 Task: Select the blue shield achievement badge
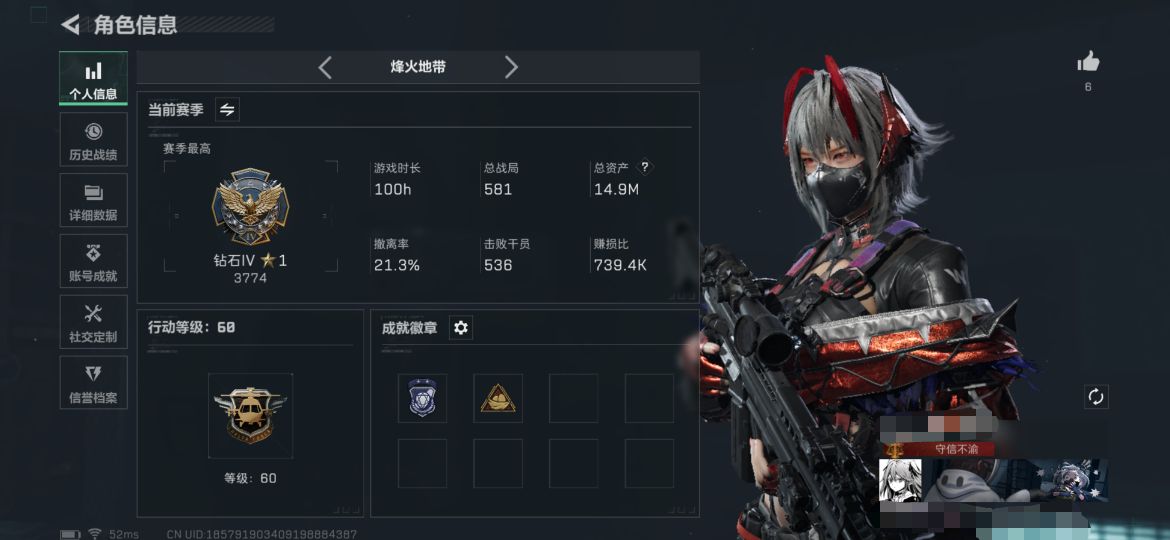click(x=422, y=398)
